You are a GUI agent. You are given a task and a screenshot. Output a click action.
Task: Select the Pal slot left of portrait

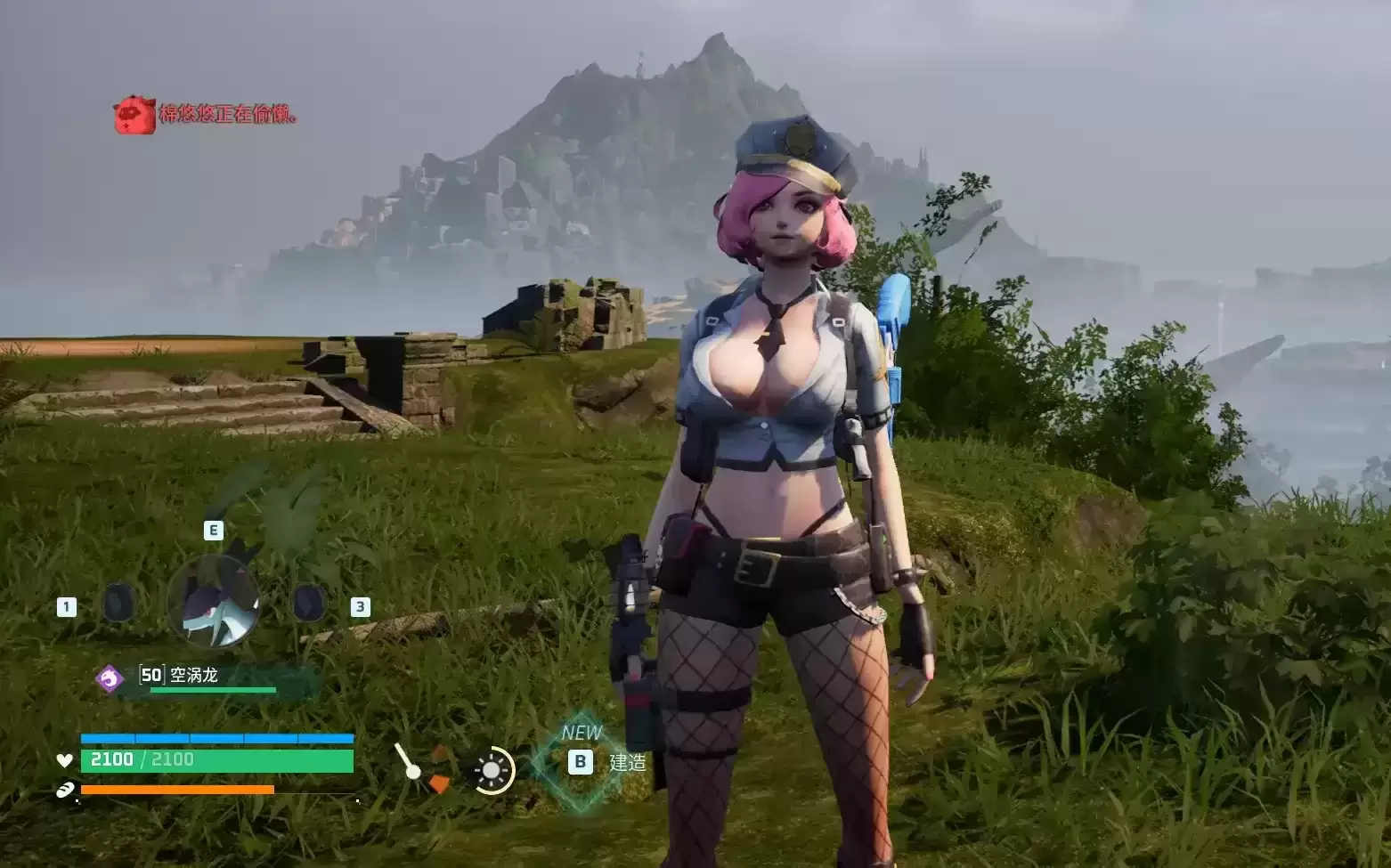pos(118,604)
